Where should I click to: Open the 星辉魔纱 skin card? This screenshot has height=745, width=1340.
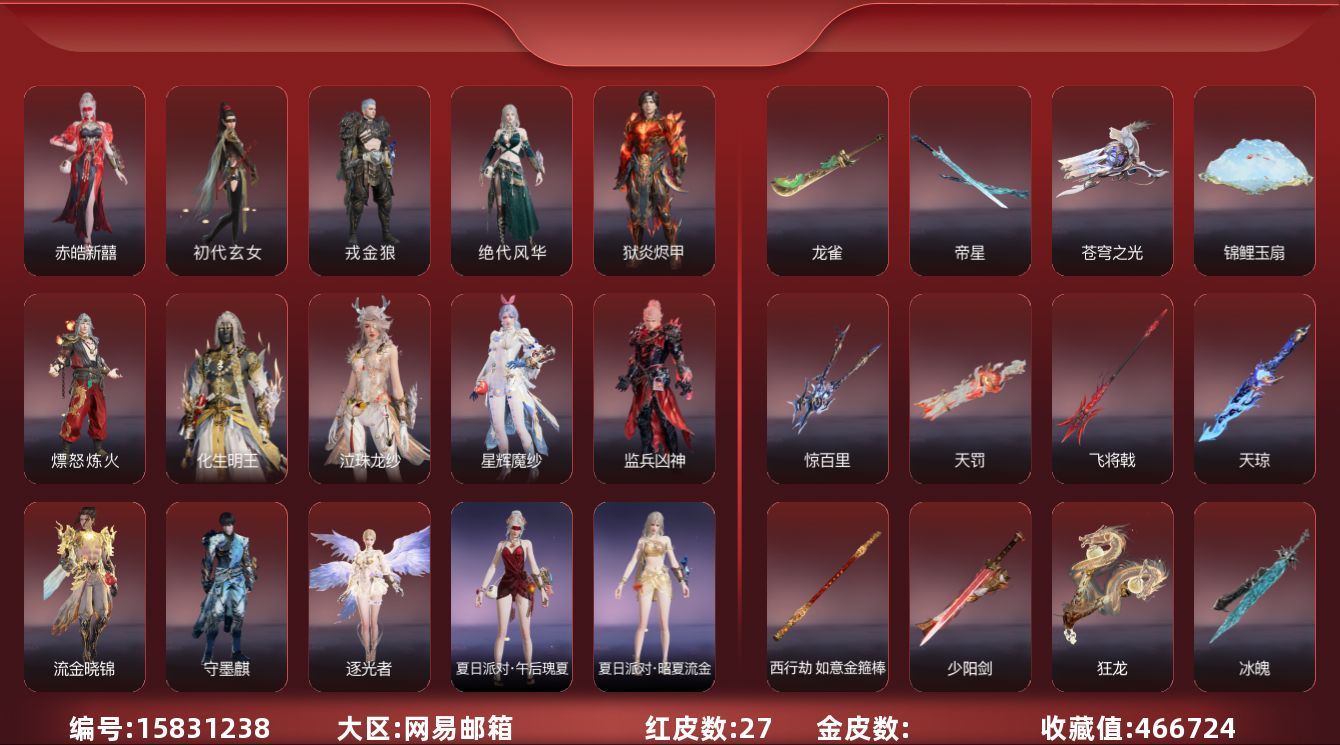(x=512, y=388)
